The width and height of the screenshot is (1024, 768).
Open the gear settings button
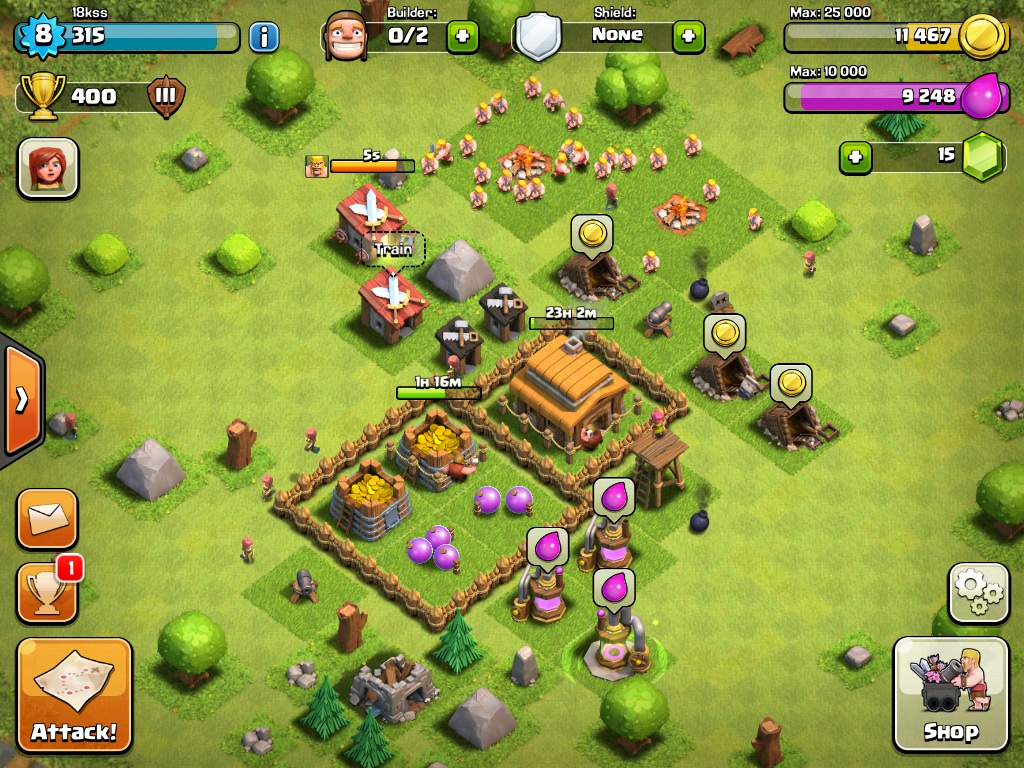(978, 594)
